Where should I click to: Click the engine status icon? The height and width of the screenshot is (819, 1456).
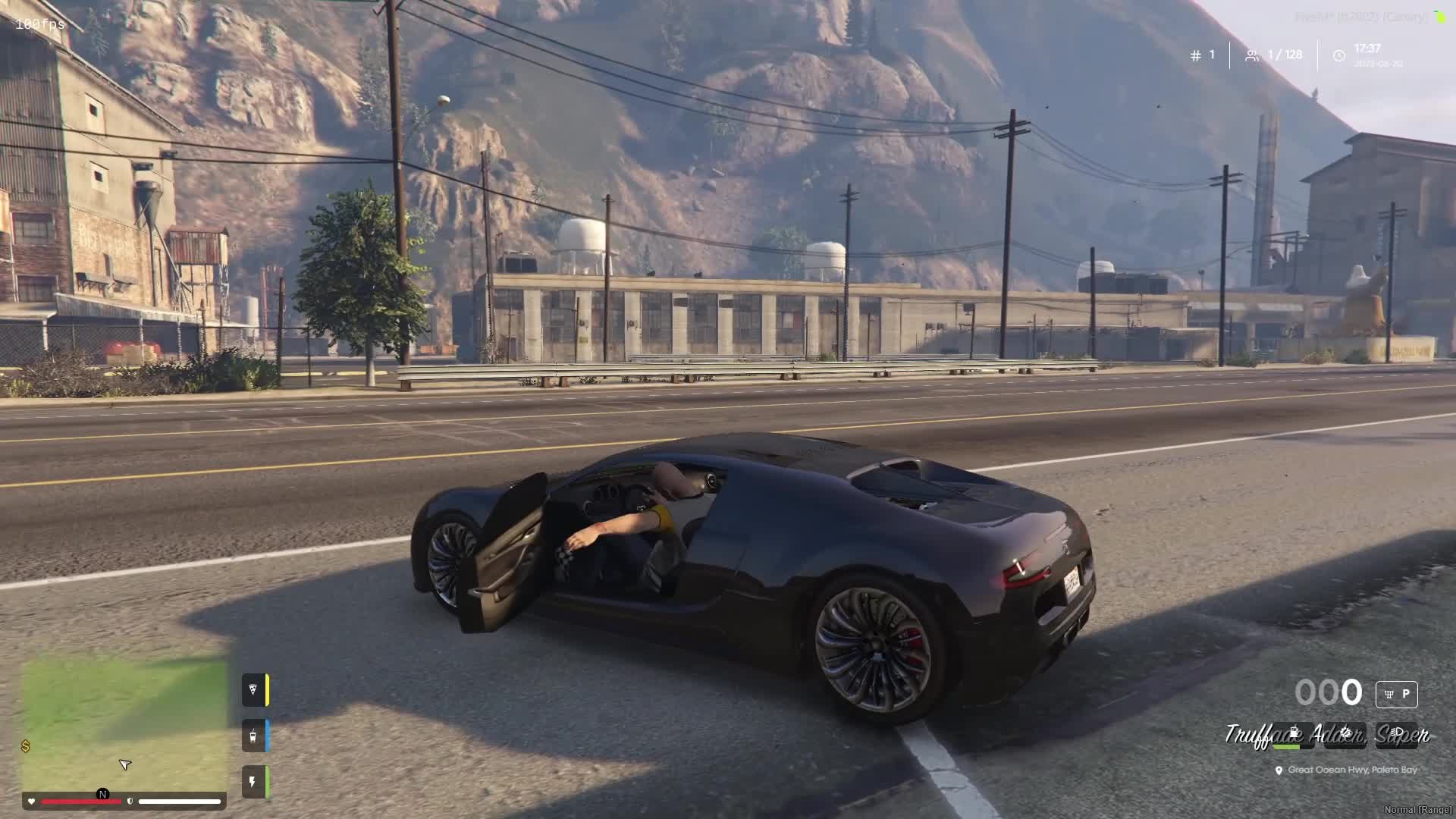pos(1345,733)
